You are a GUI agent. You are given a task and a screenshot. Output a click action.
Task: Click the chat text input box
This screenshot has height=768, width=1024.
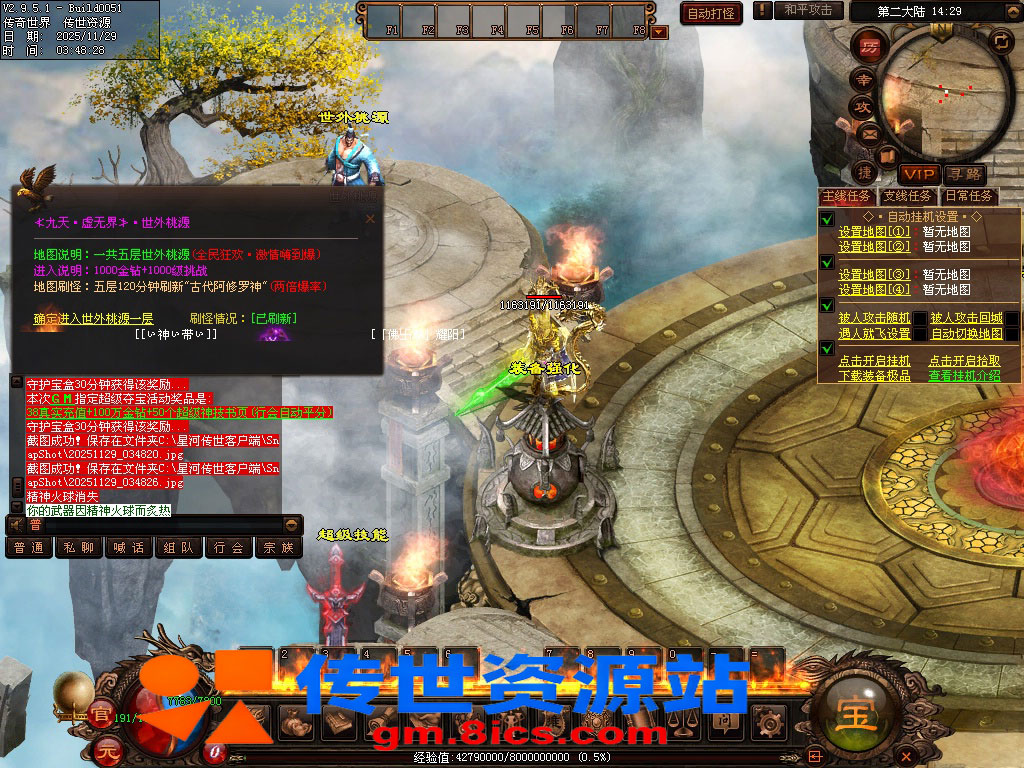coord(150,524)
